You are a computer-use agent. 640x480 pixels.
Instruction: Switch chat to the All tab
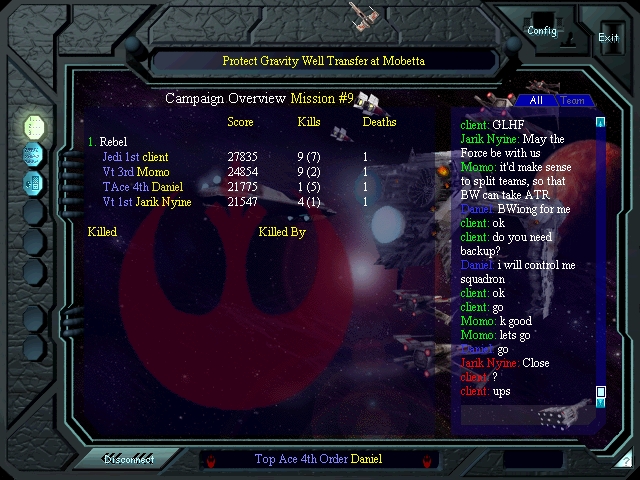[536, 100]
